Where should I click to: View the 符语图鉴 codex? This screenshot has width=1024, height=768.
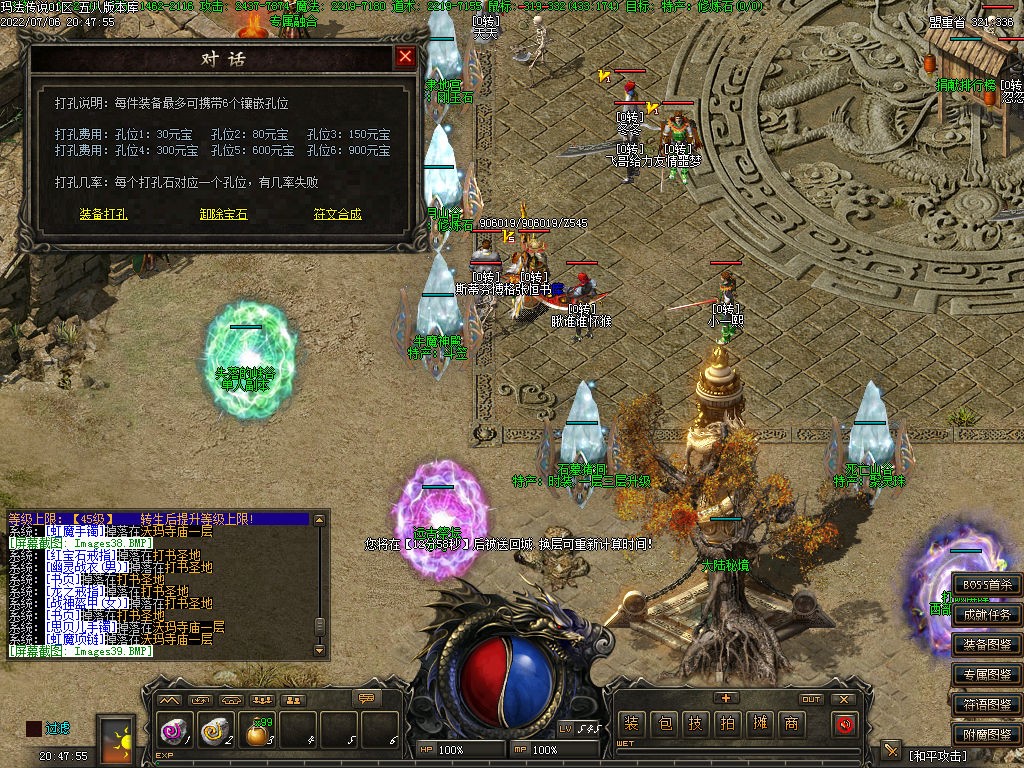point(986,705)
